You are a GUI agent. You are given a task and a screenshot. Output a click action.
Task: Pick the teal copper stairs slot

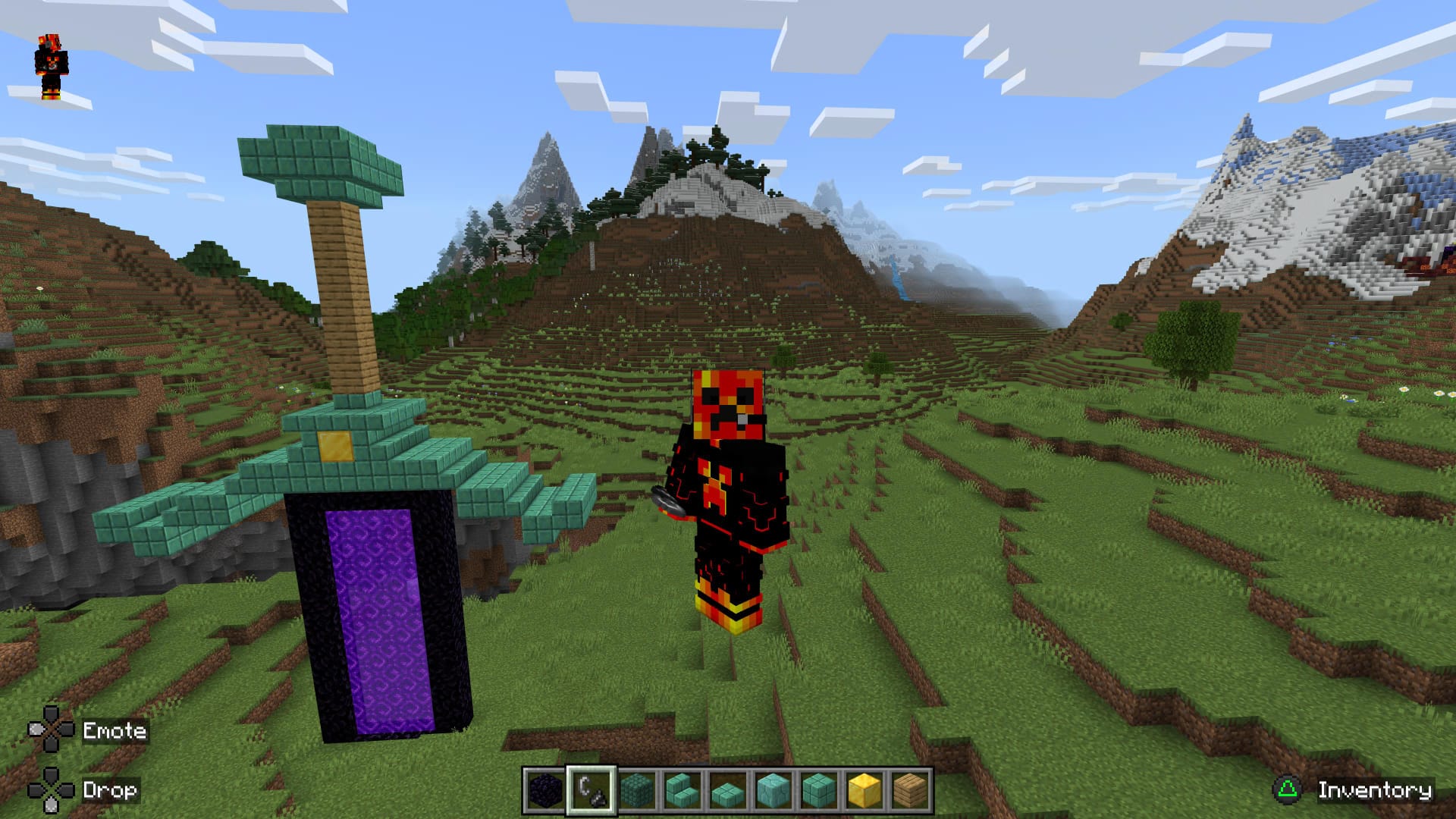[682, 791]
